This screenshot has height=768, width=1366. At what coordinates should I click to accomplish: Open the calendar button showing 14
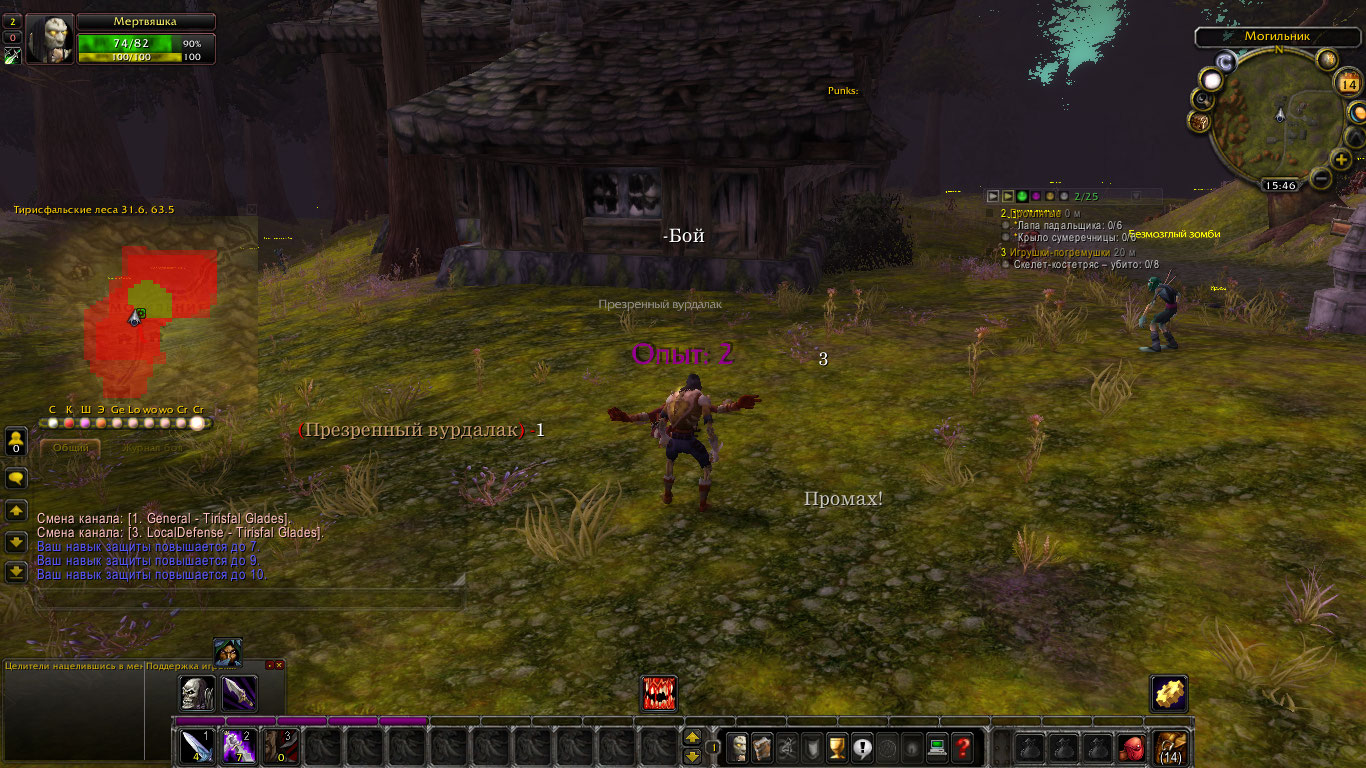point(1347,84)
